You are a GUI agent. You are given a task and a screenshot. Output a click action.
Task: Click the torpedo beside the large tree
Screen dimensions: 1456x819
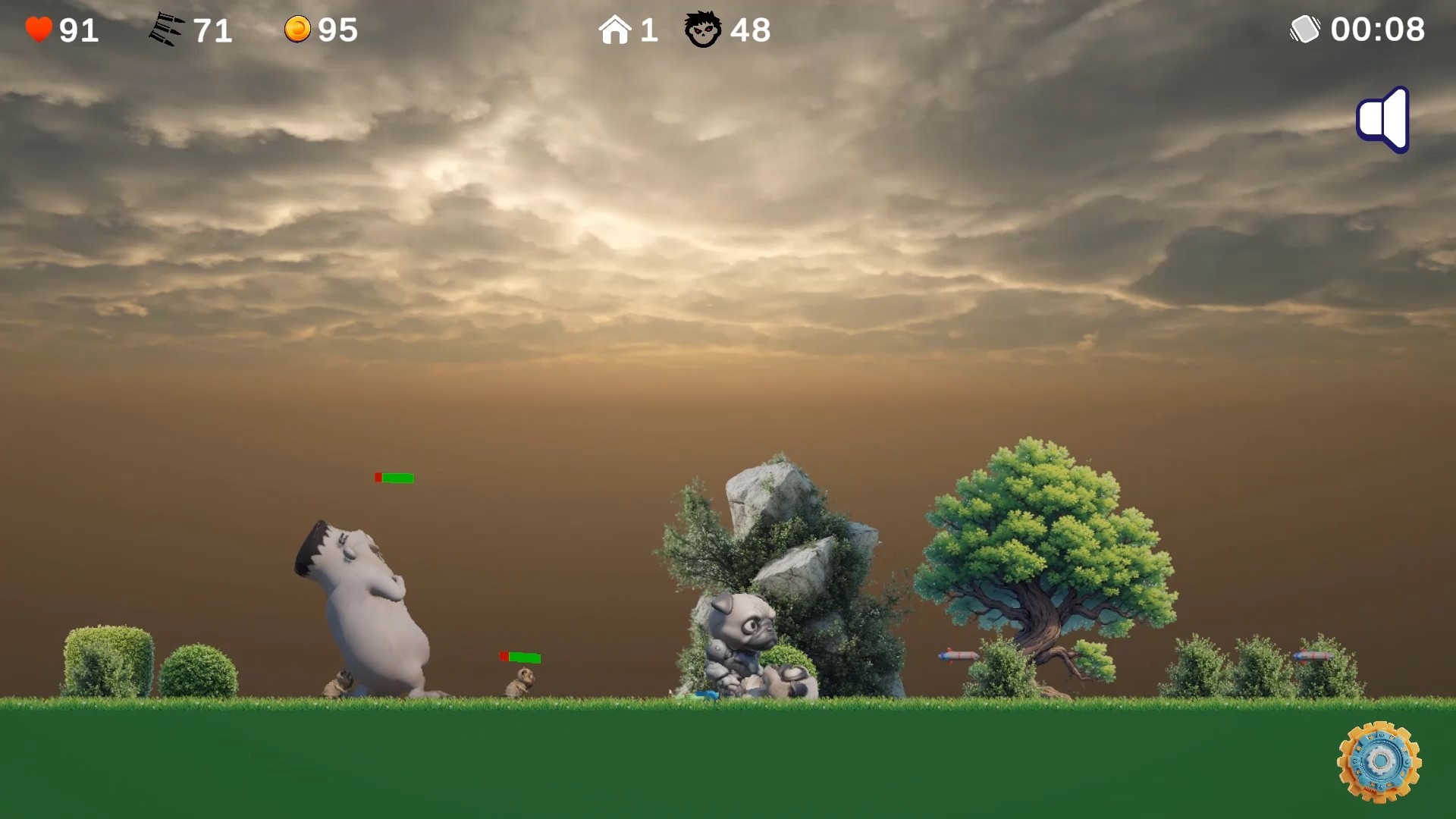958,657
